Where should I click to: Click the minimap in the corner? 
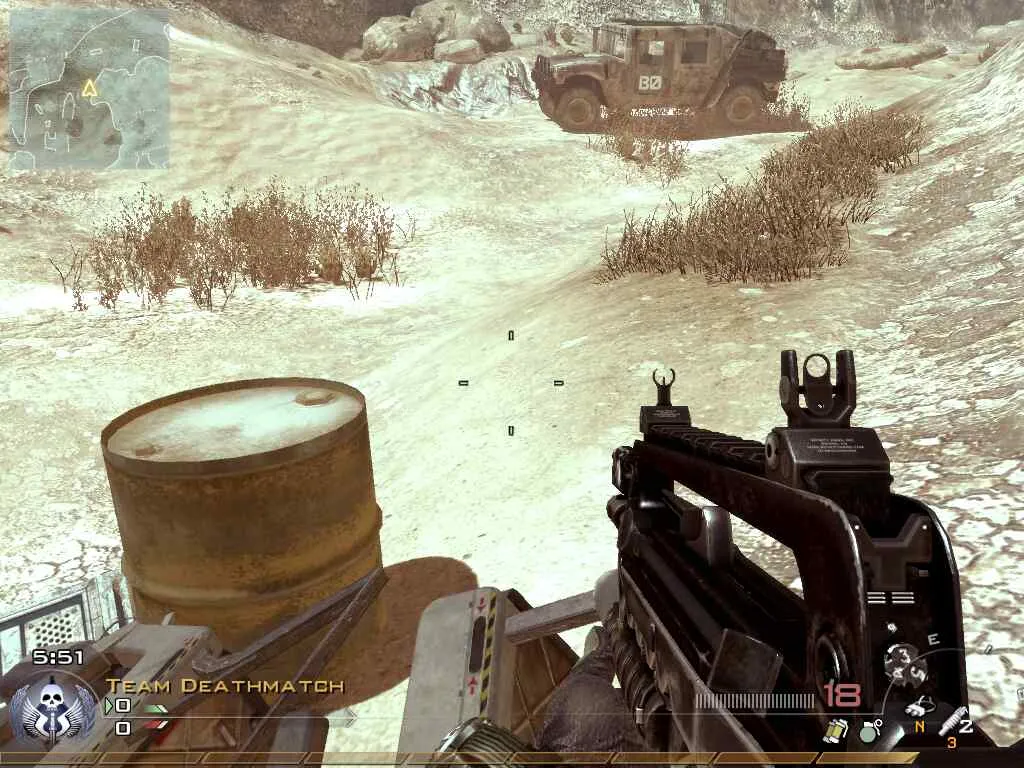[x=88, y=88]
